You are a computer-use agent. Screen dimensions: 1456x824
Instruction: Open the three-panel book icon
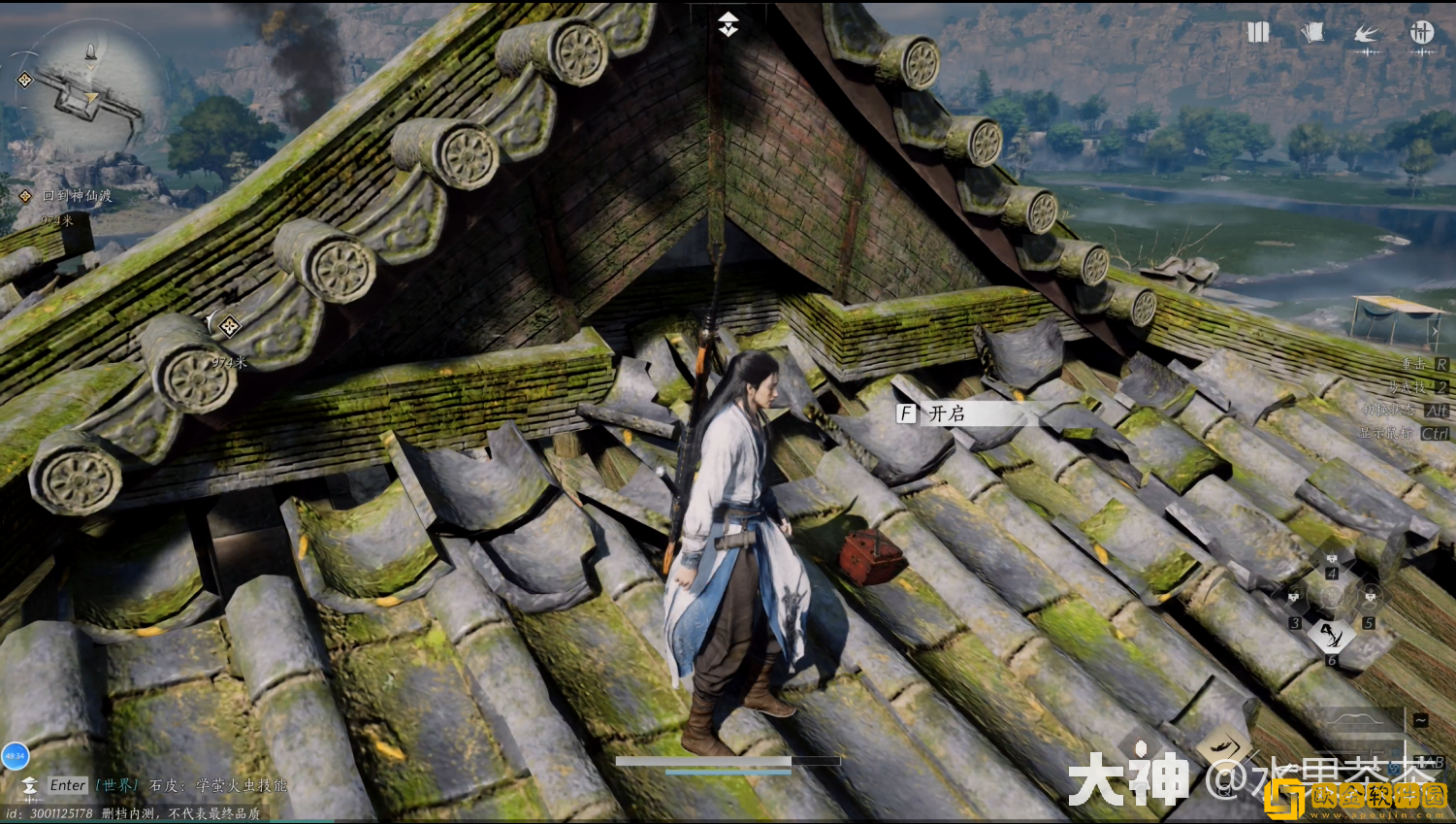[1258, 33]
